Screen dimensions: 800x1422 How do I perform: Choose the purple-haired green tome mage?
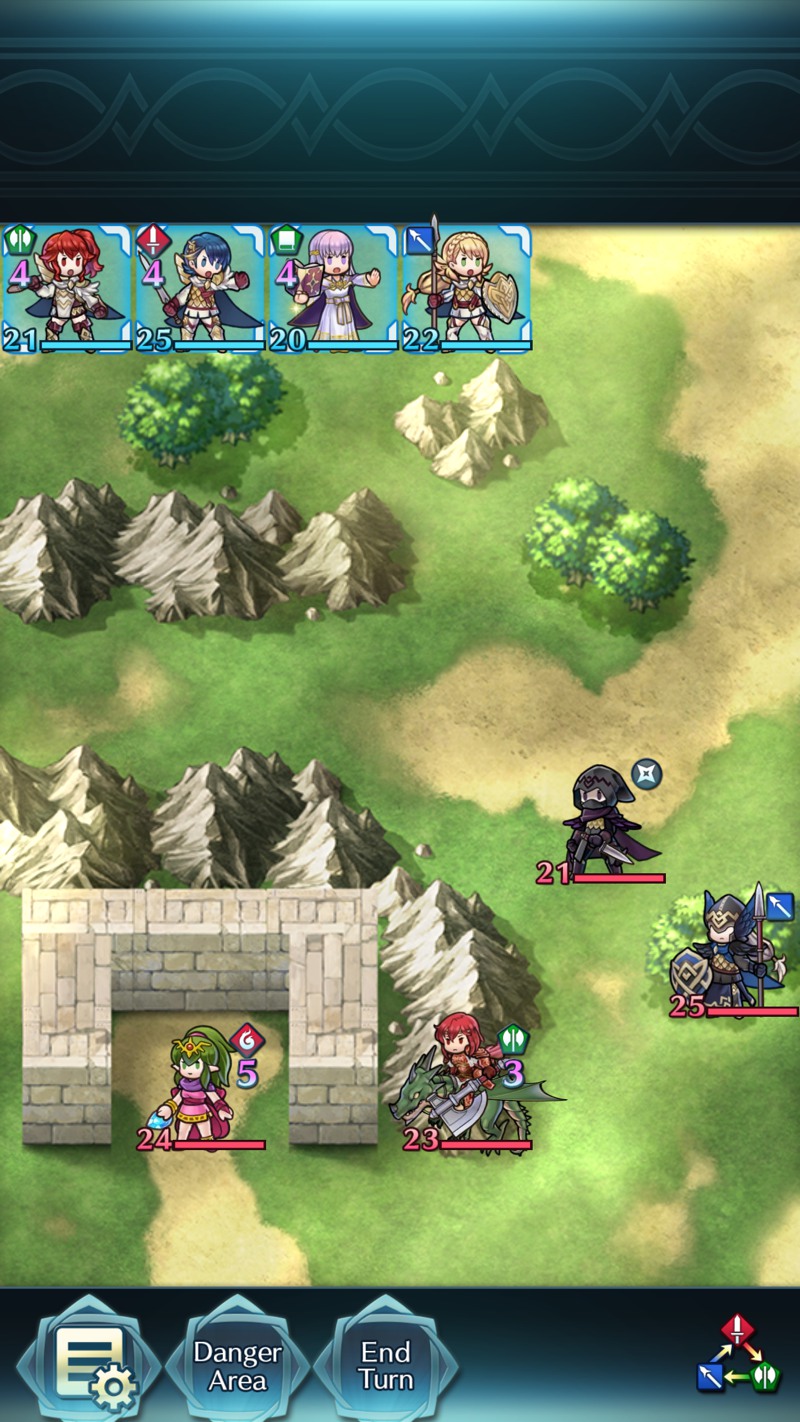333,288
